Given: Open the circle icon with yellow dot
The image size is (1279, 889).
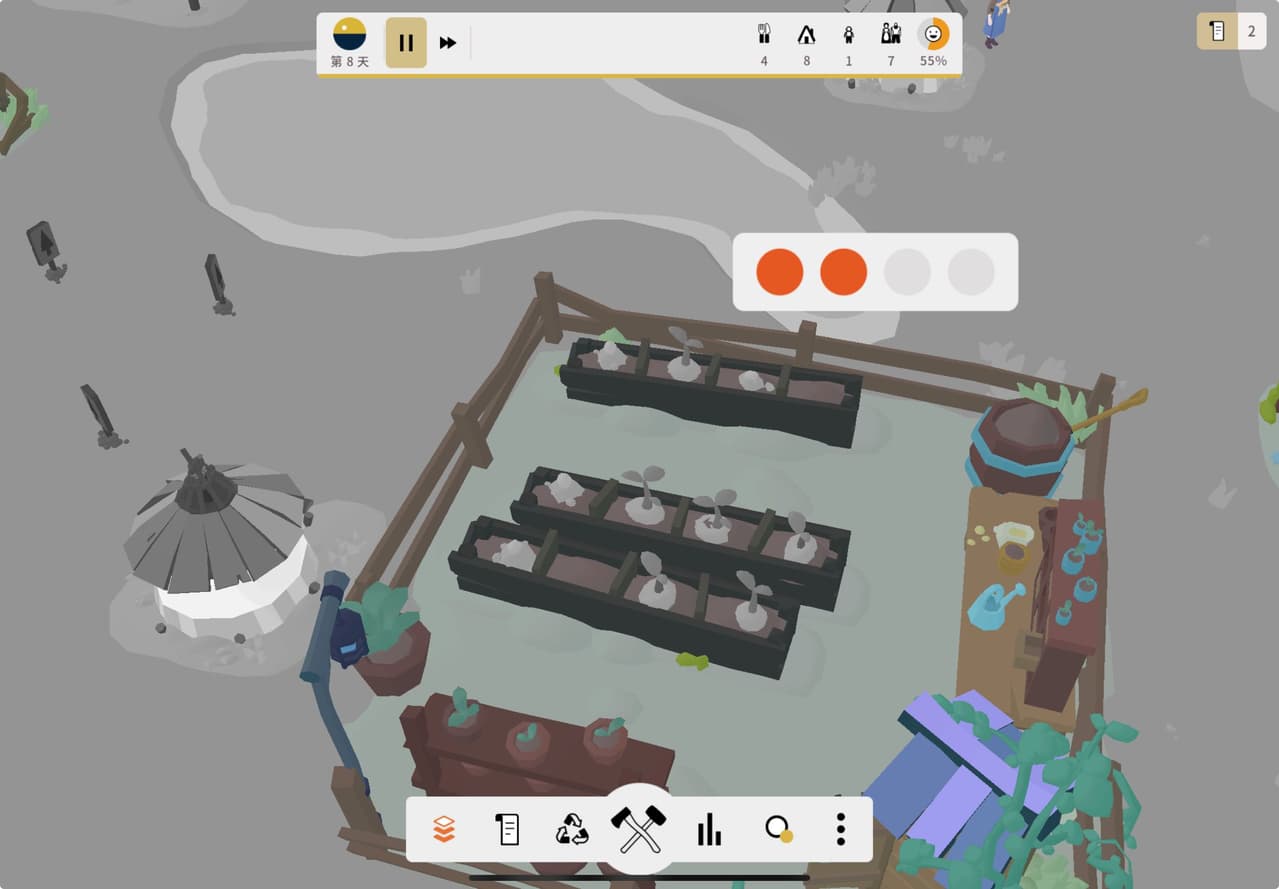Looking at the screenshot, I should (x=778, y=829).
